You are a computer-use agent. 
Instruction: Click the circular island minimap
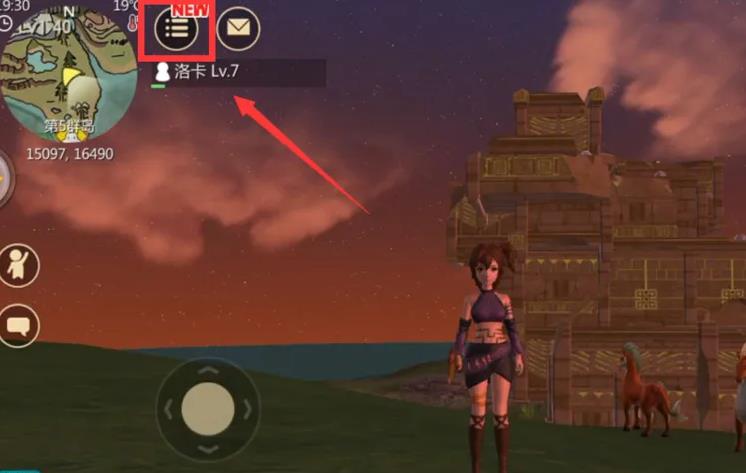(70, 75)
